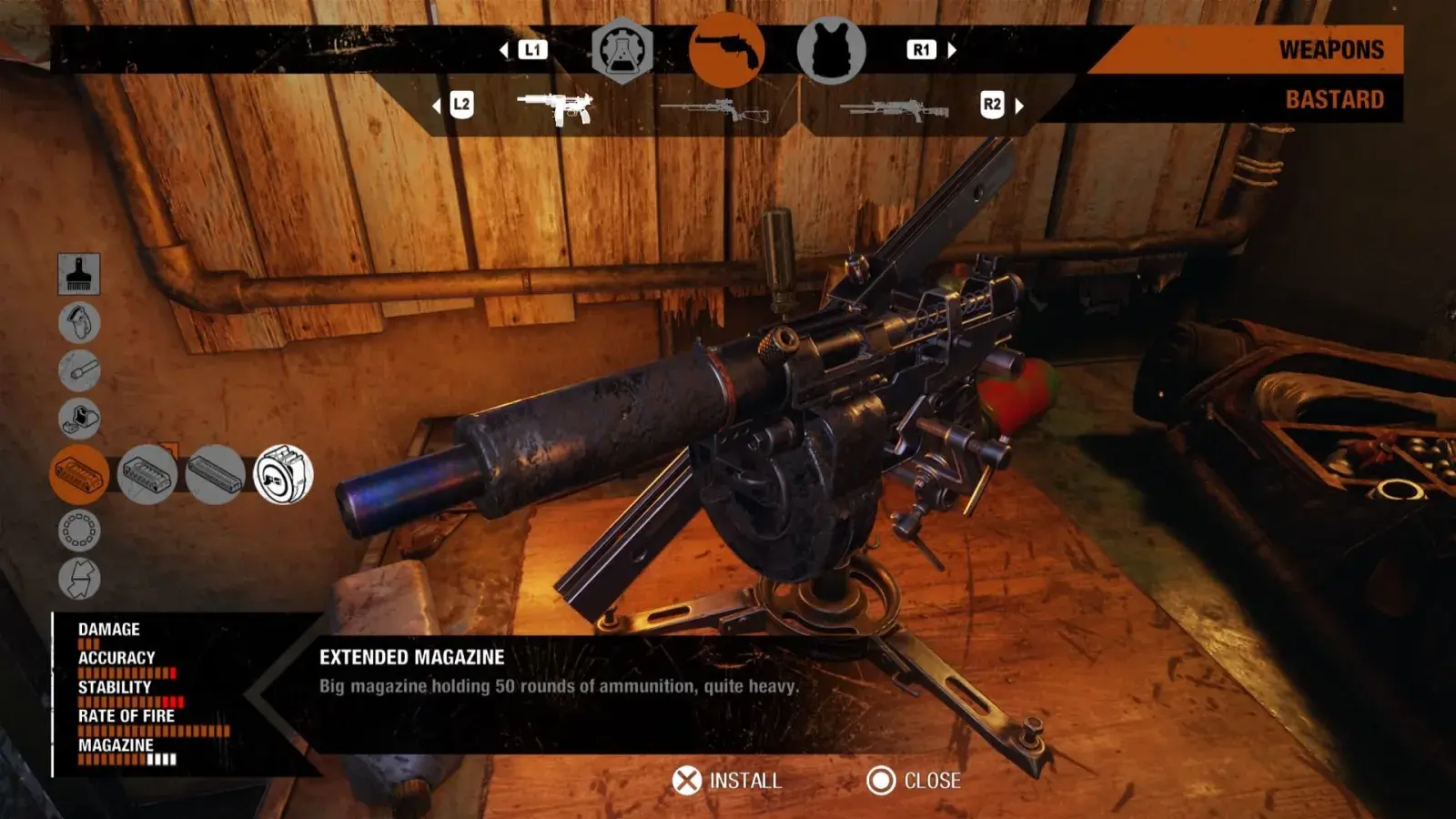Select the scoped rifle weapon slot

pos(715,110)
